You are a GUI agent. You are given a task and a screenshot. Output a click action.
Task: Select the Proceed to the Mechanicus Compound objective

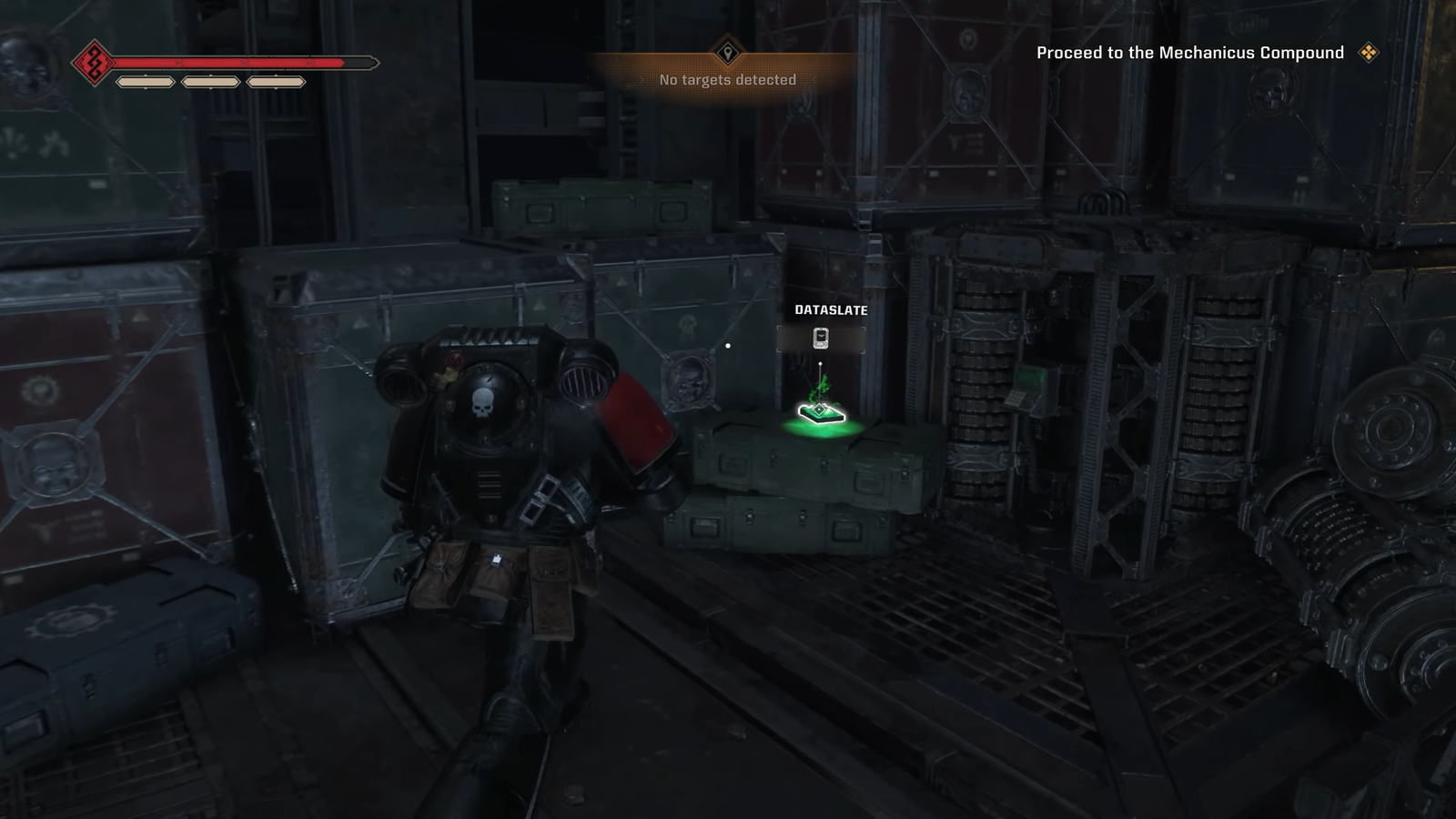(1189, 53)
